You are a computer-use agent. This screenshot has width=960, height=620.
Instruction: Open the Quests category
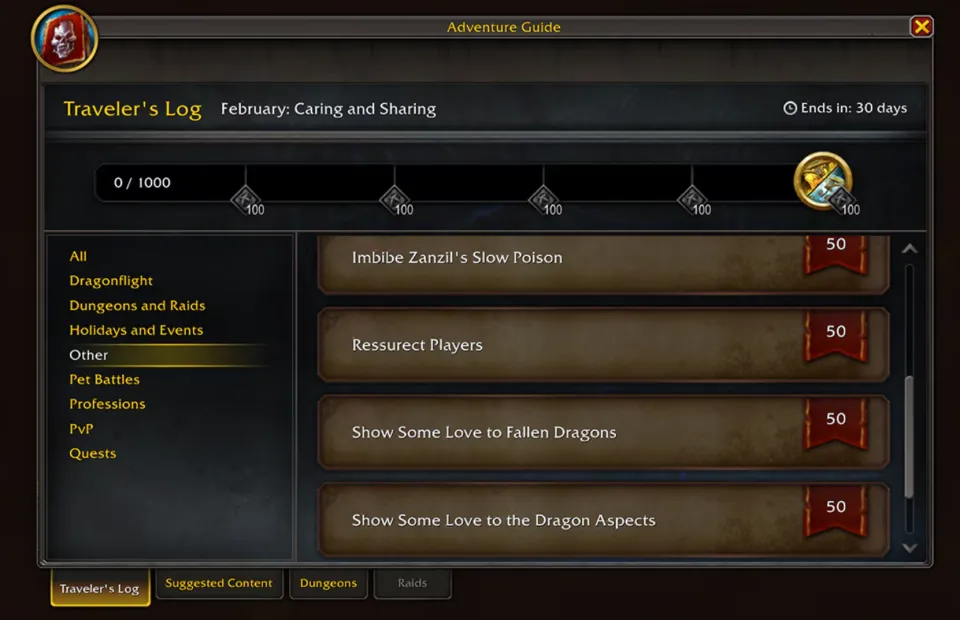tap(92, 454)
